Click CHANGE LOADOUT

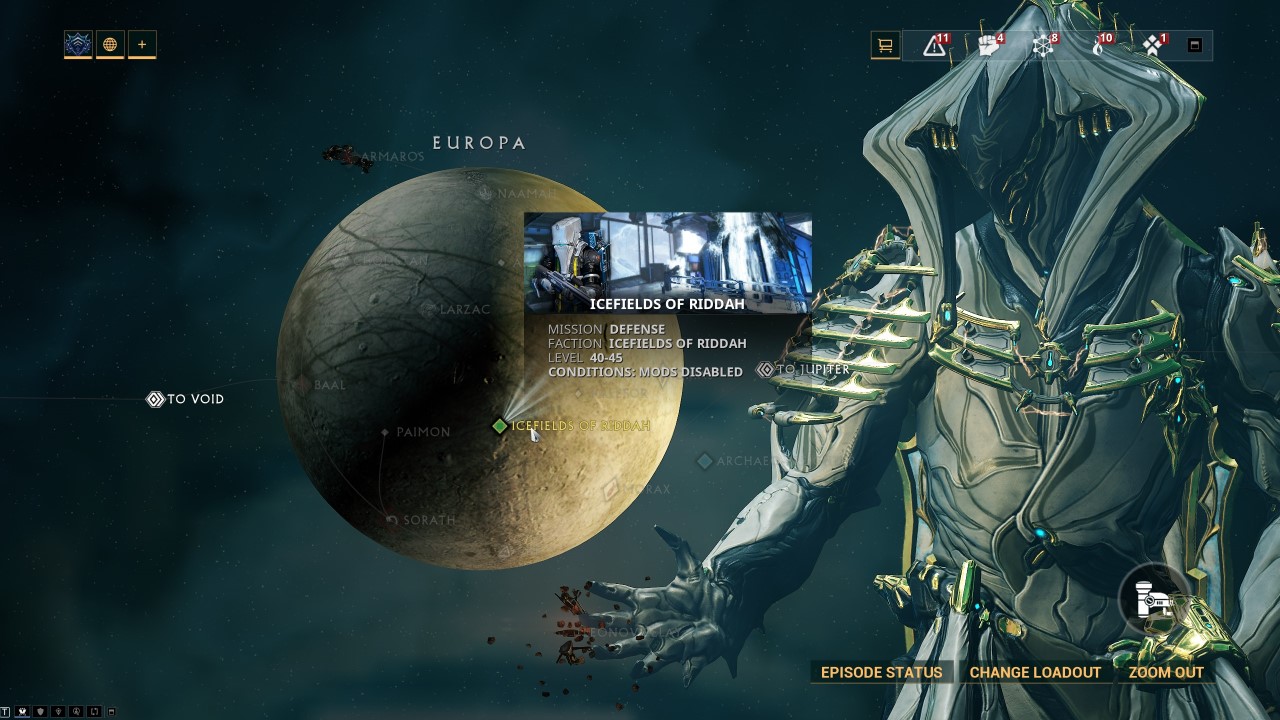1035,672
